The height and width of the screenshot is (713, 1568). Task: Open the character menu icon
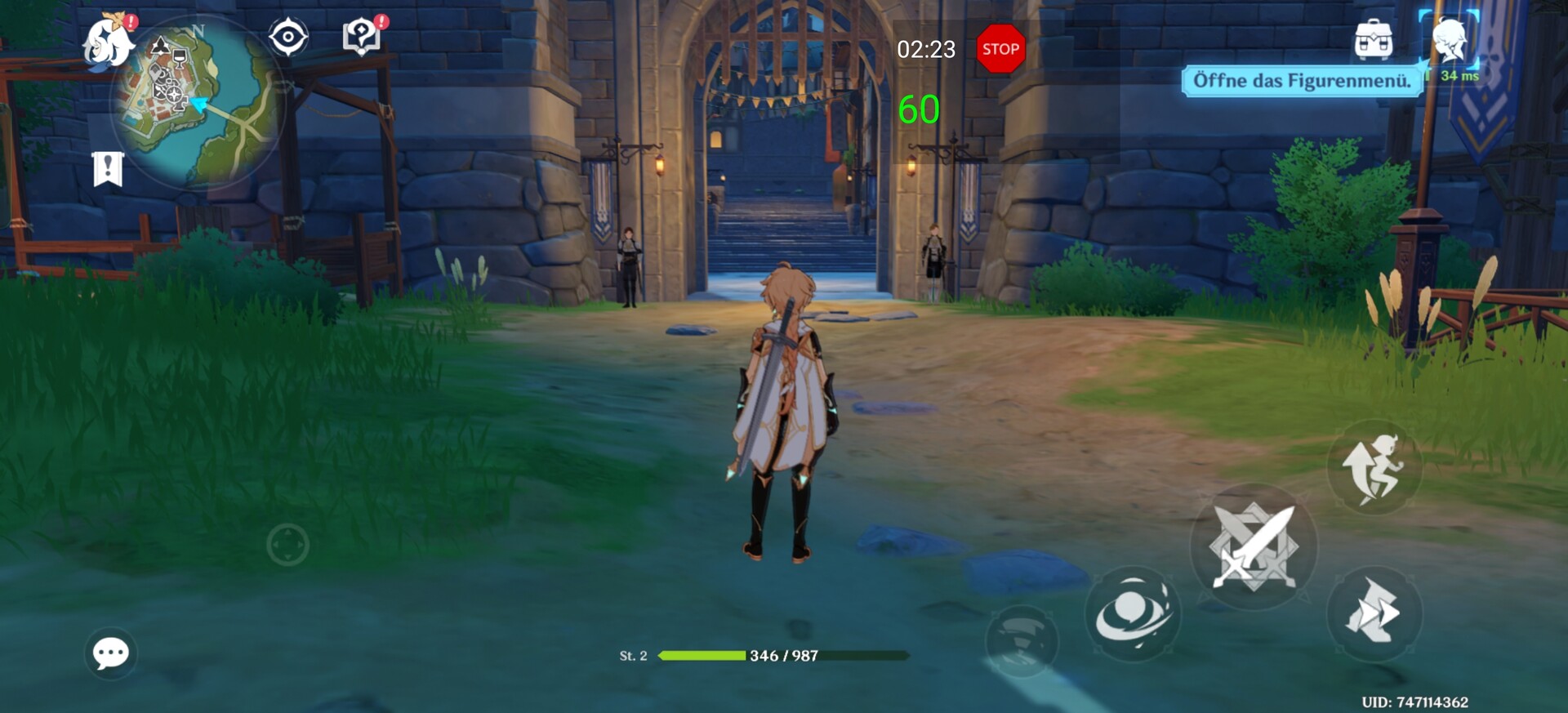point(1450,39)
